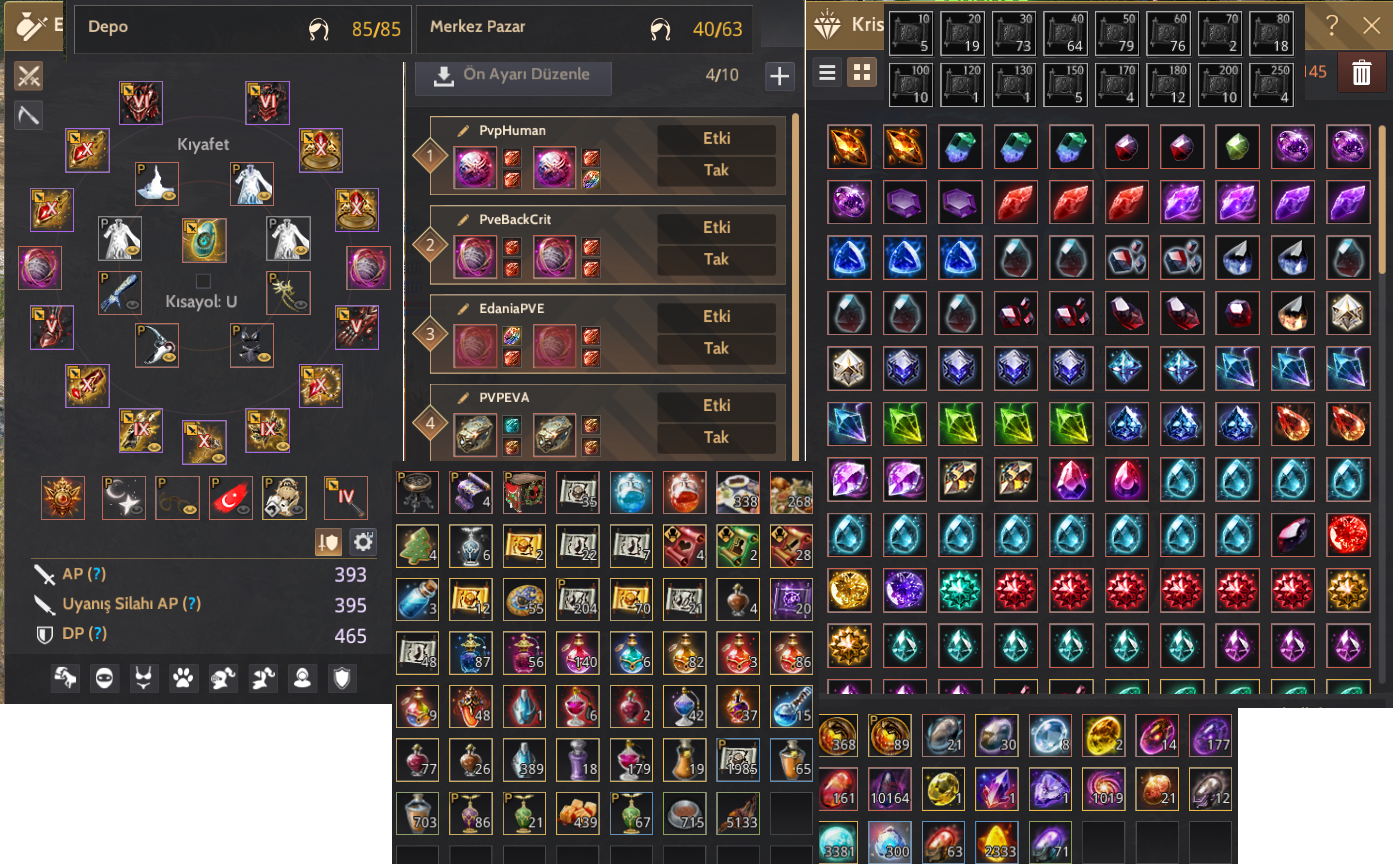Select the ninja mask icon below character stats
Viewport: 1395px width, 864px height.
click(104, 678)
